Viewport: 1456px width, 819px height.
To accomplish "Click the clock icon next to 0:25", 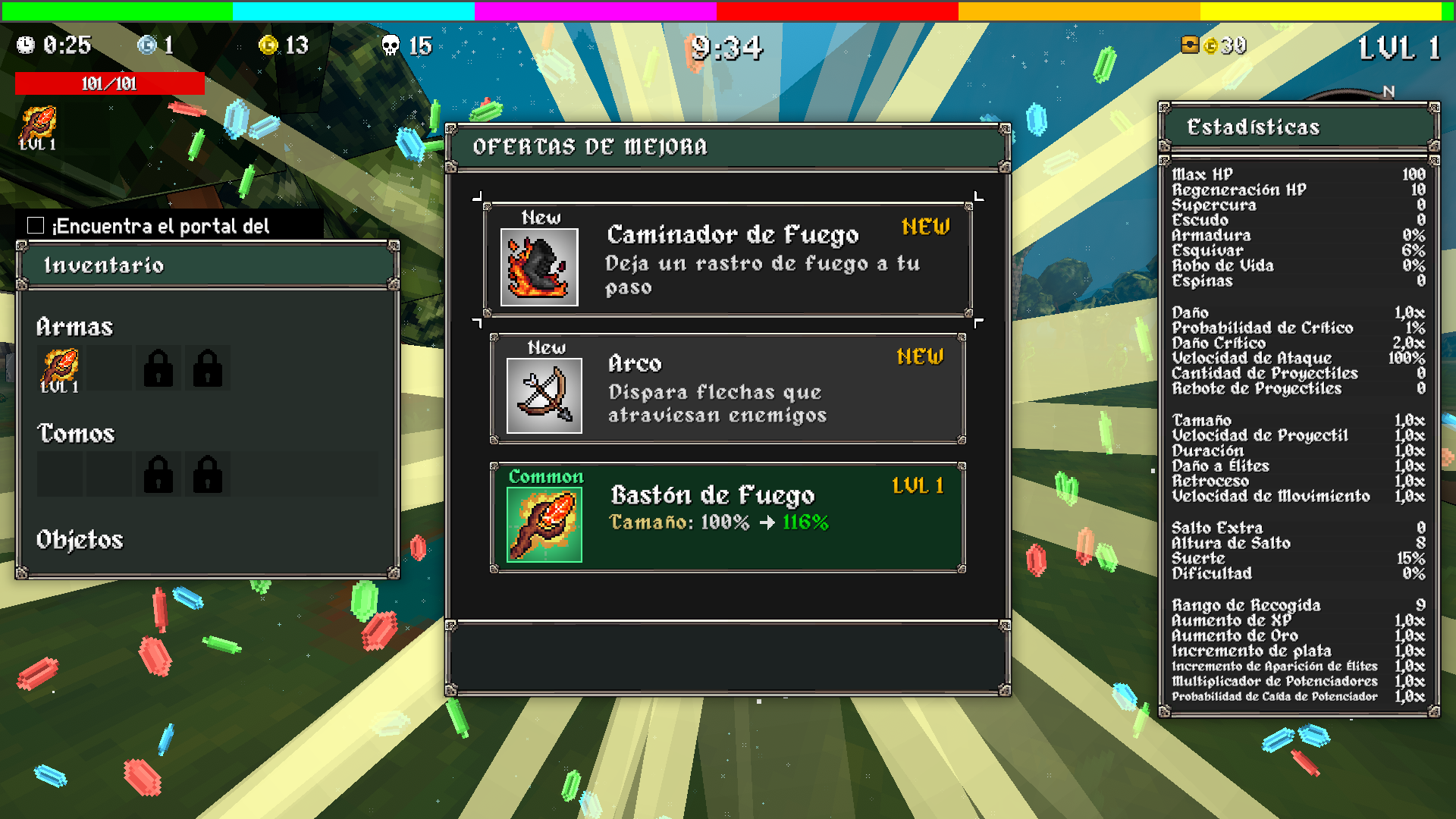I will (x=27, y=46).
